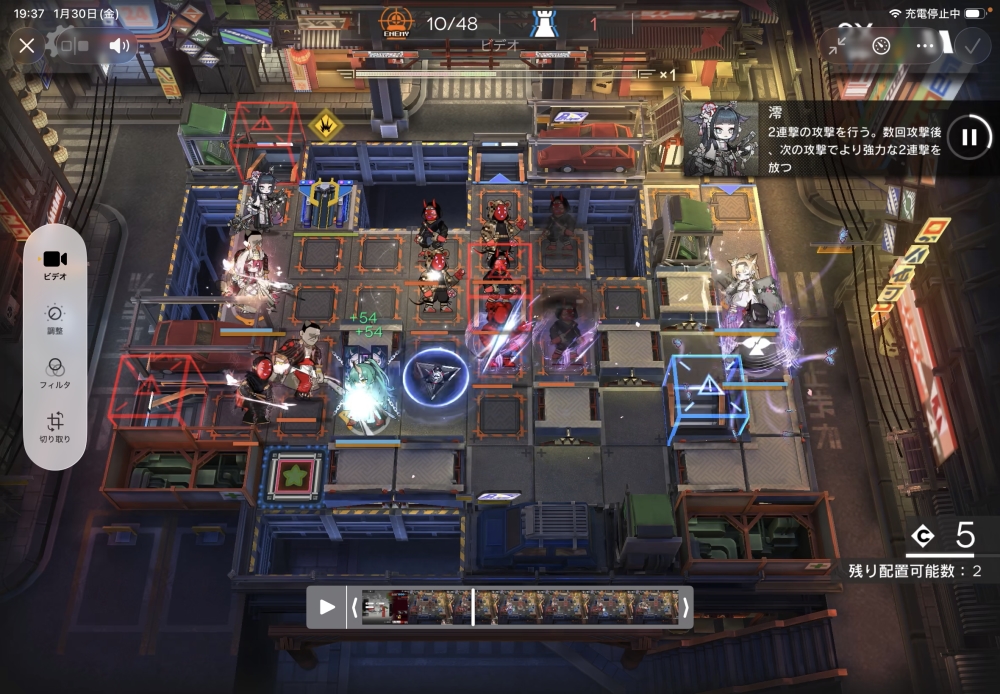This screenshot has height=694, width=1000.
Task: Choose the 切り取り crop tool
Action: click(55, 428)
